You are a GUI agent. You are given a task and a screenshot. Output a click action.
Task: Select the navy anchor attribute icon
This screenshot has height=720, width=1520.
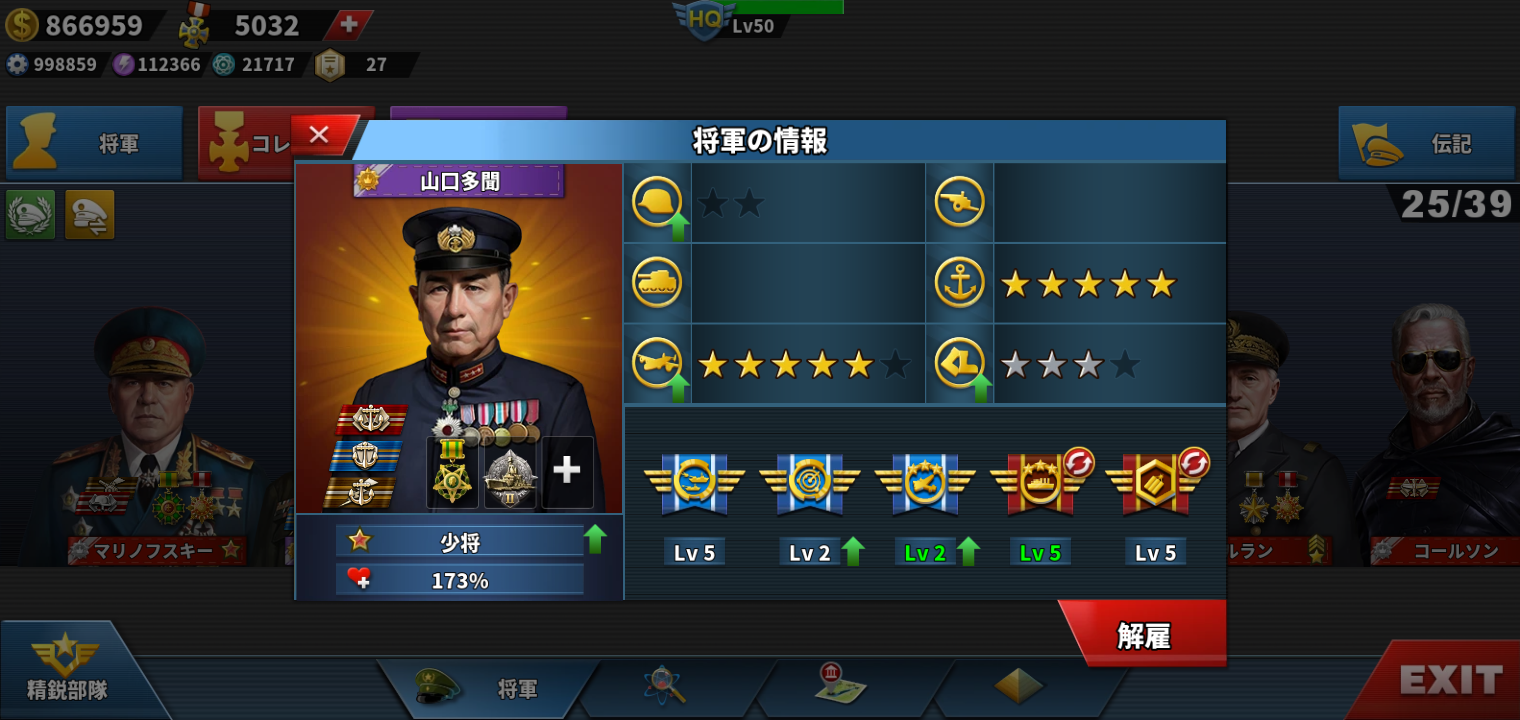pos(959,283)
